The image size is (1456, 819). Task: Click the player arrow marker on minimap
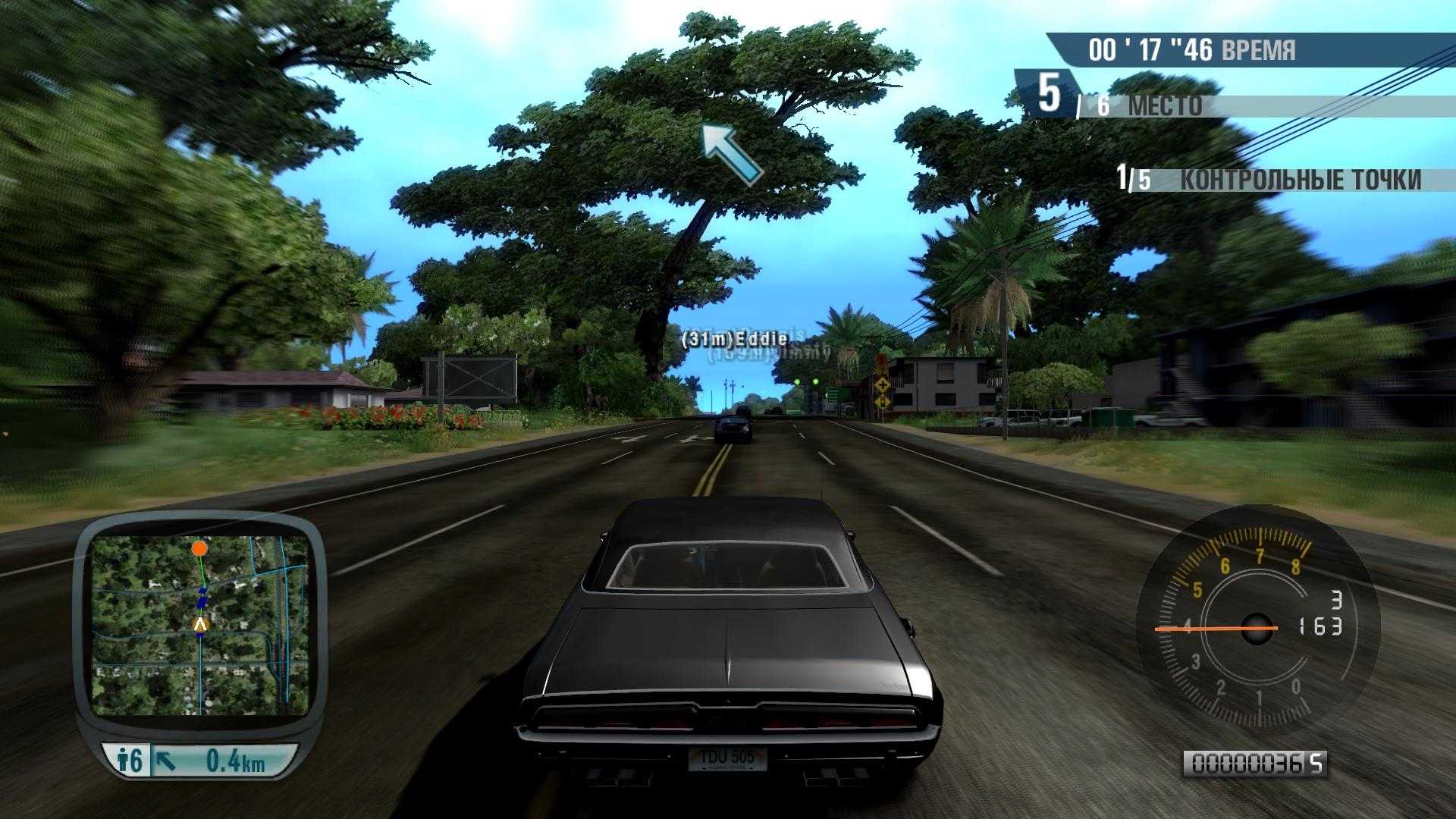(200, 624)
